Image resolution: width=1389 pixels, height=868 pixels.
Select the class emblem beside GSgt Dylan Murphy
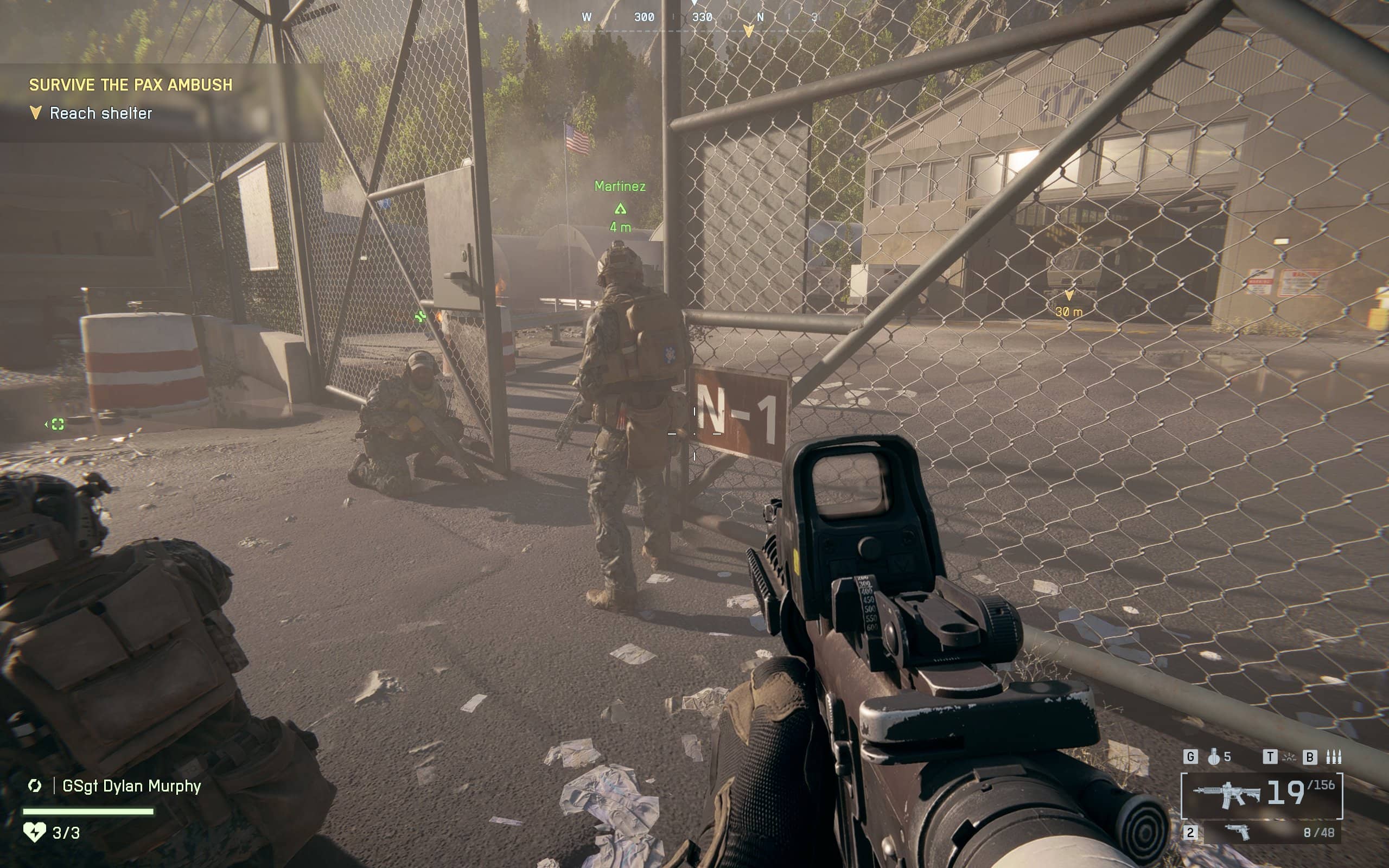coord(34,786)
